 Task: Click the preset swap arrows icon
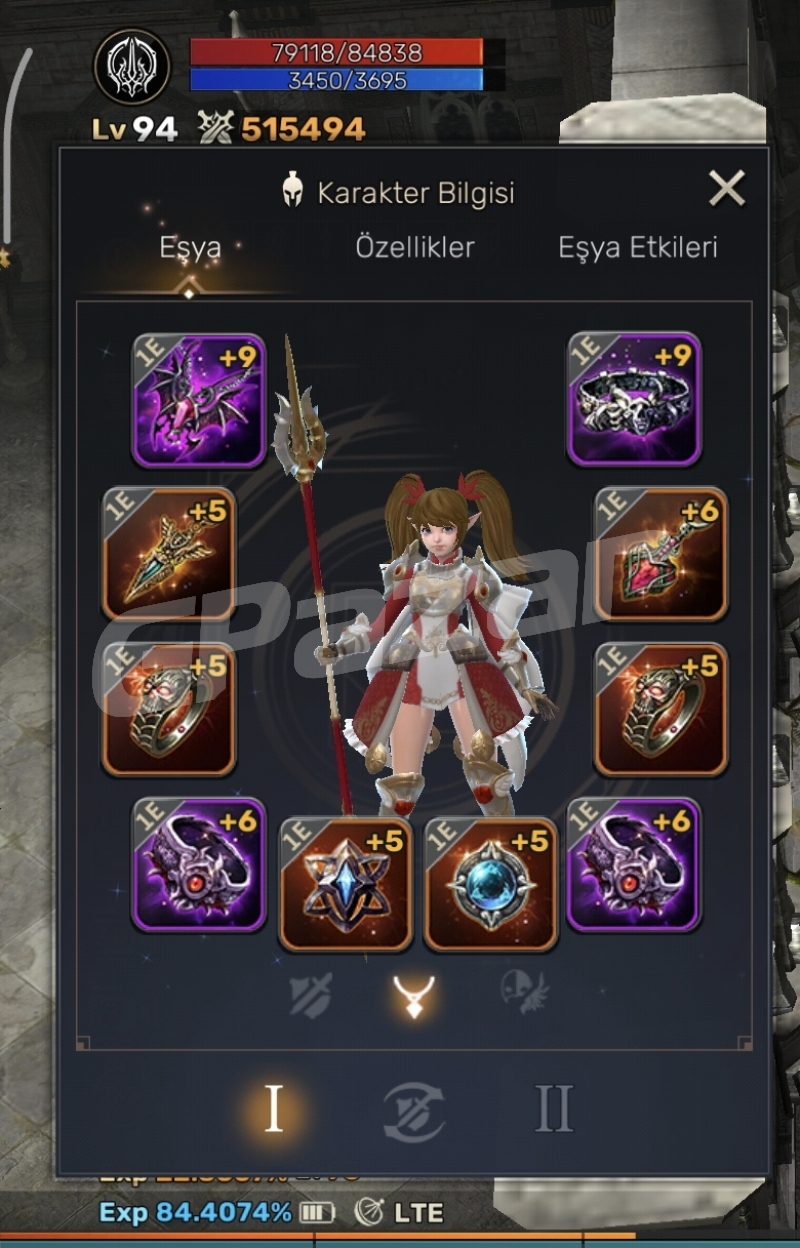point(414,1110)
